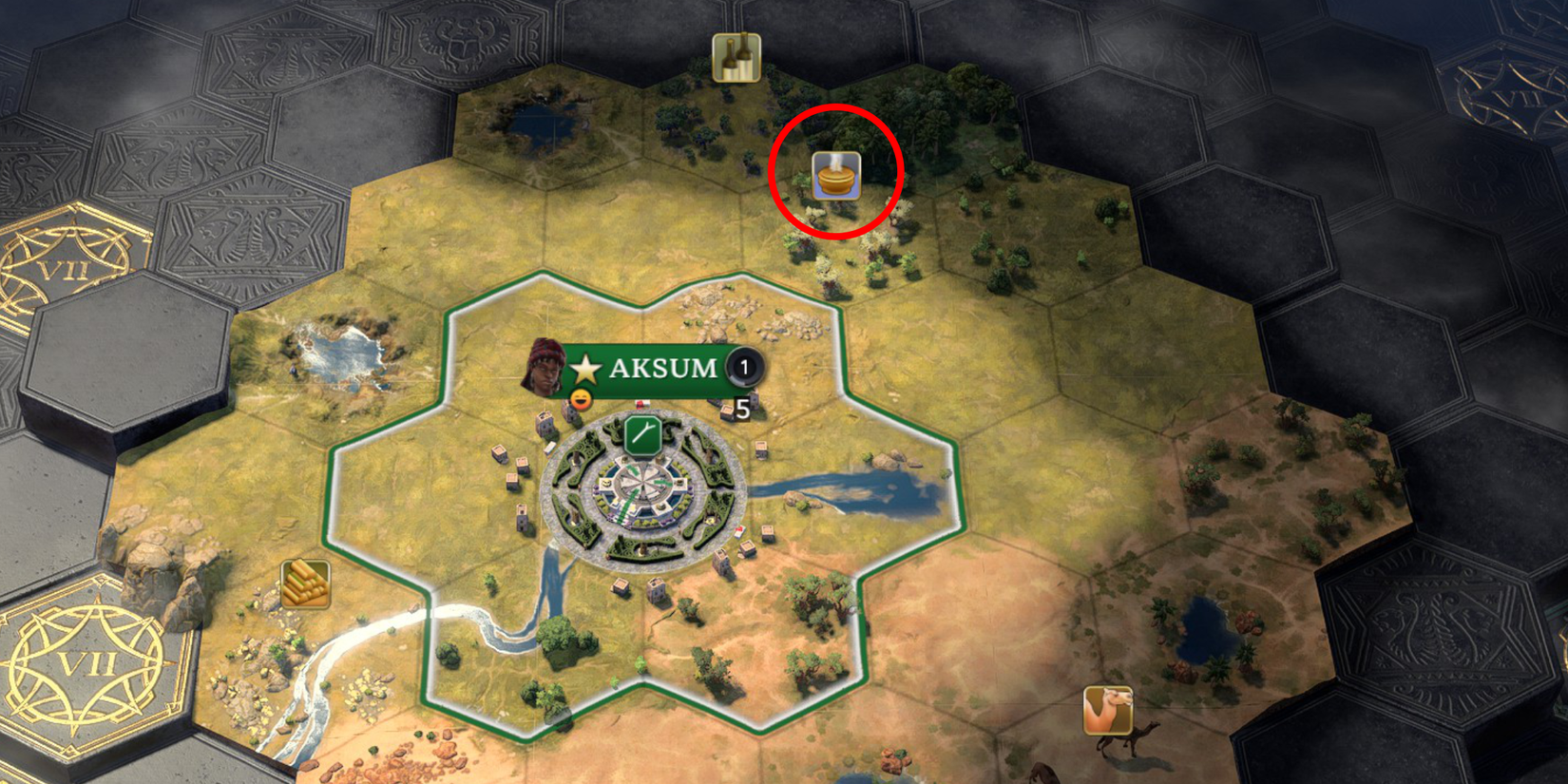Image resolution: width=1568 pixels, height=784 pixels.
Task: Open the crafting tool icon on the city center
Action: pyautogui.click(x=642, y=432)
